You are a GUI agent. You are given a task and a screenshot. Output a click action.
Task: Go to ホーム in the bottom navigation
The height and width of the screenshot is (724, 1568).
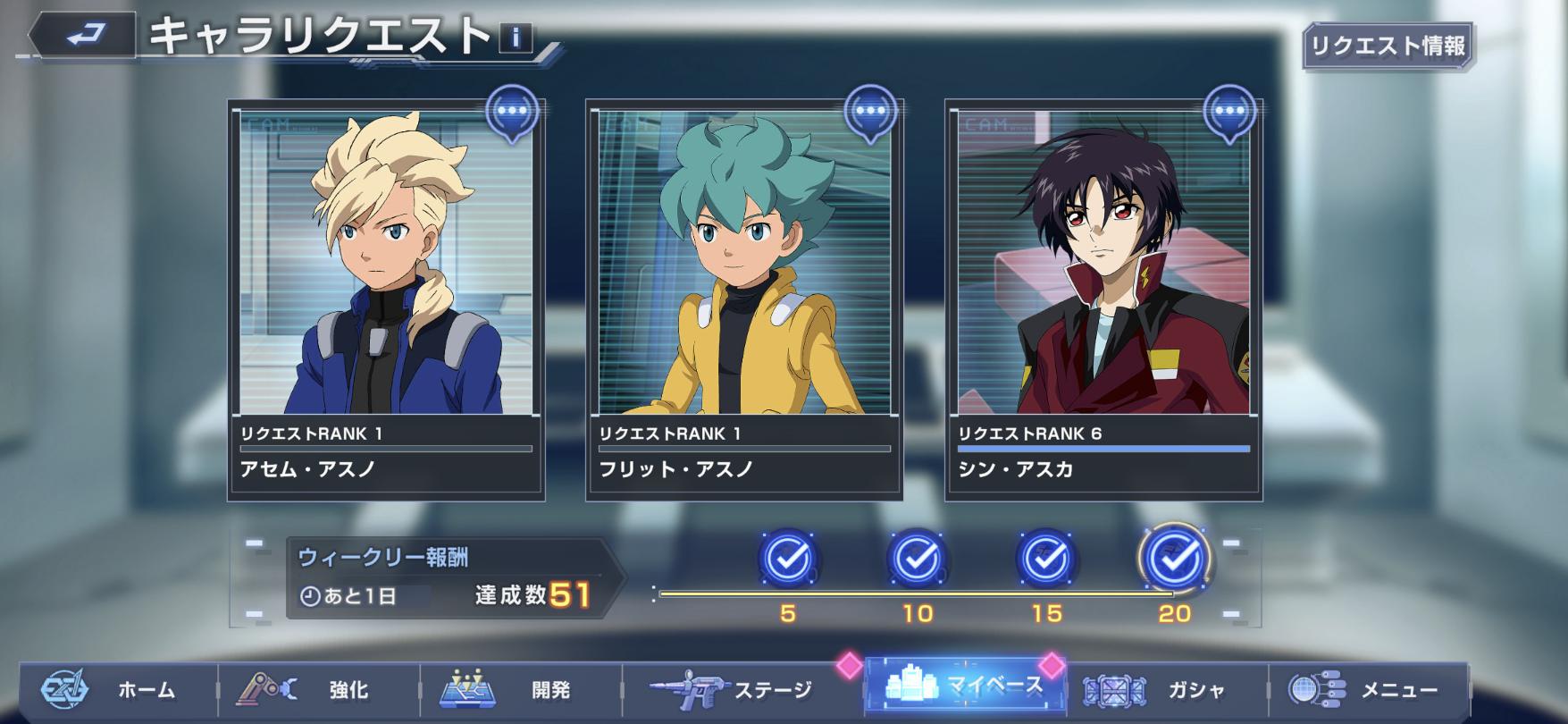click(x=116, y=690)
